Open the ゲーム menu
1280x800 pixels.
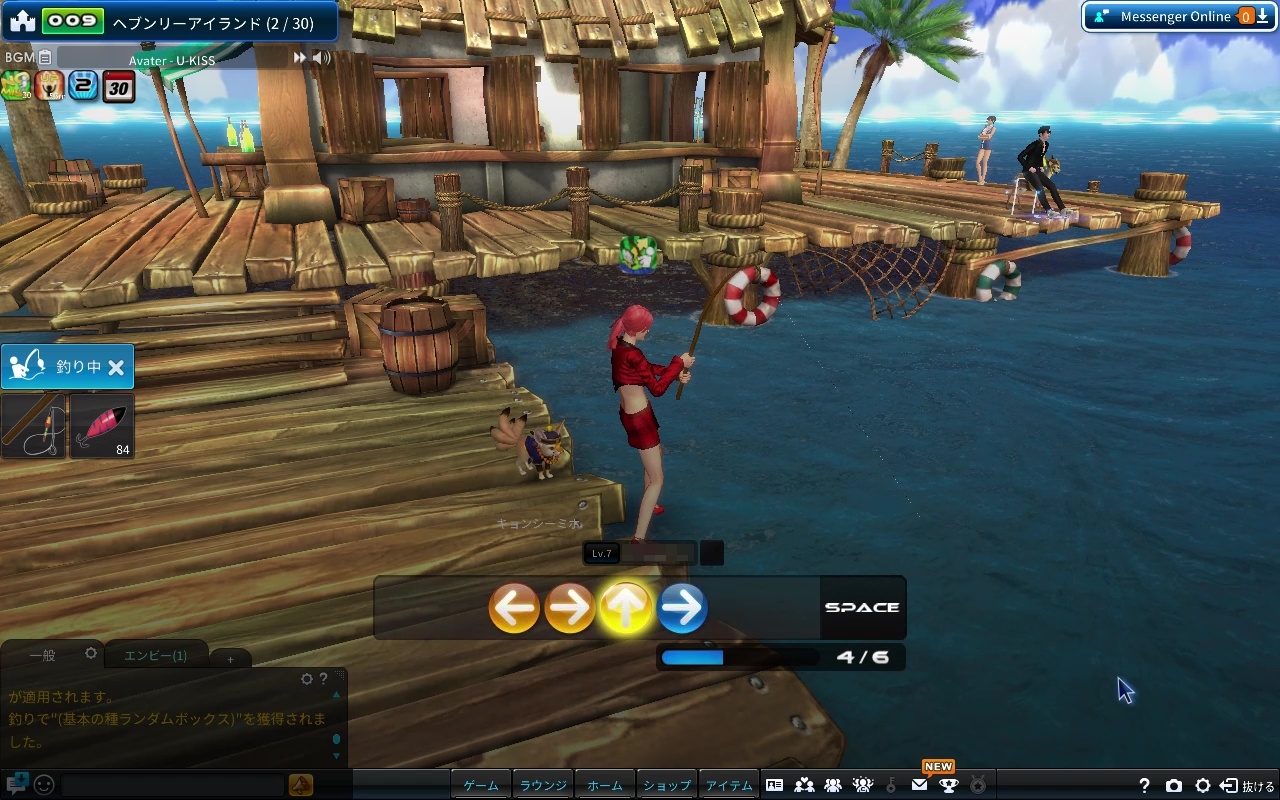(x=481, y=785)
